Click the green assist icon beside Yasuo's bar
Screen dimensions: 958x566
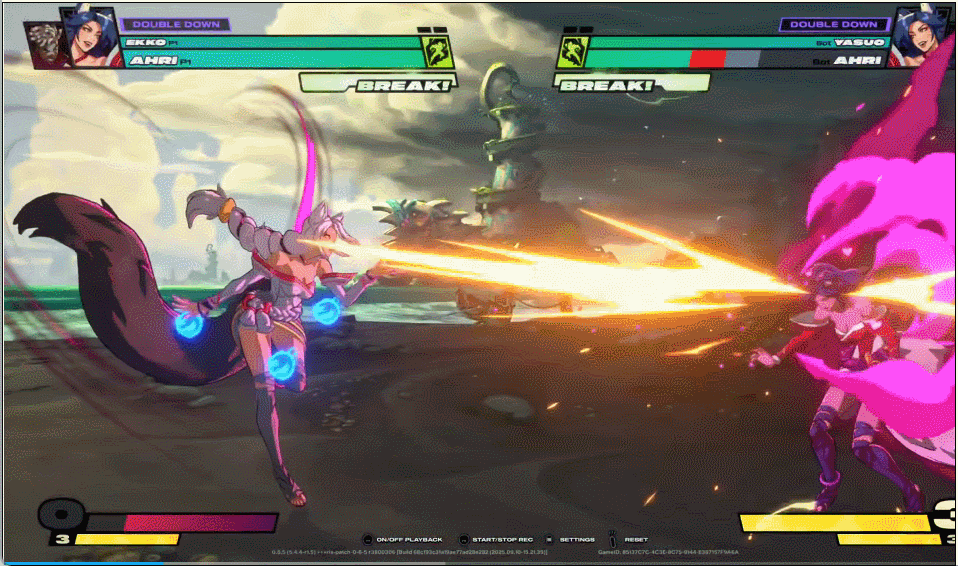point(570,50)
